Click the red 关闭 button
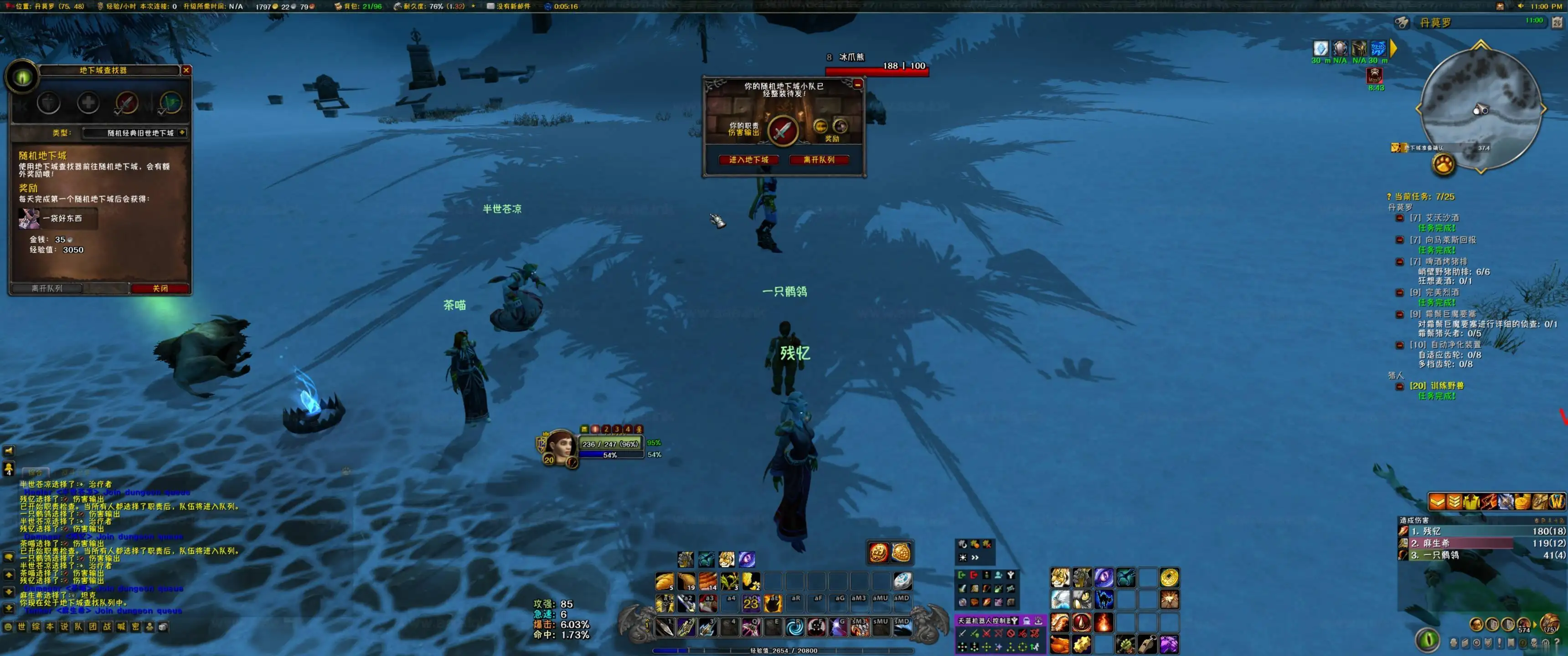Screen dimensions: 1568x656 160,288
